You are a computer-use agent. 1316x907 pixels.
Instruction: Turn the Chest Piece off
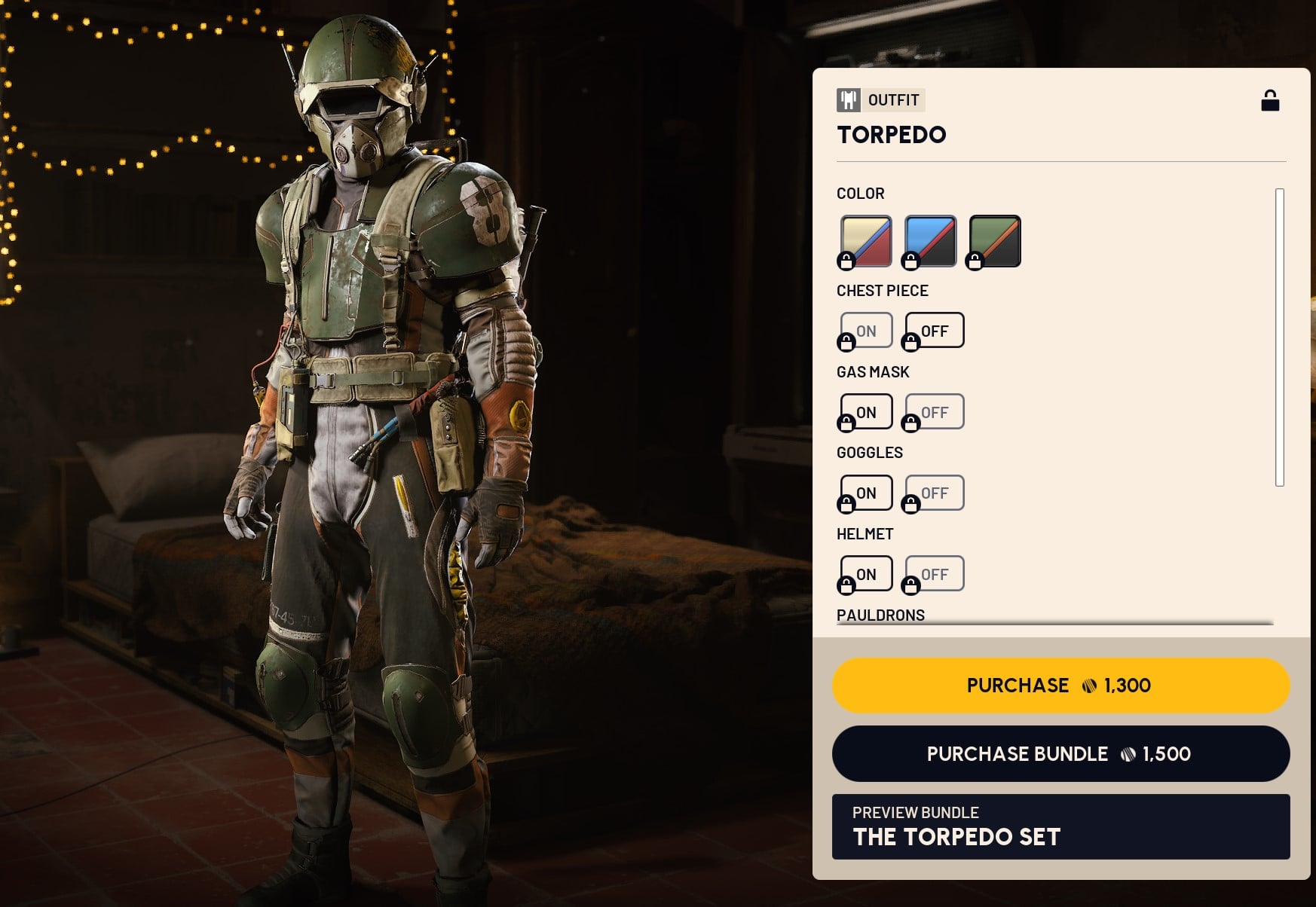point(933,330)
